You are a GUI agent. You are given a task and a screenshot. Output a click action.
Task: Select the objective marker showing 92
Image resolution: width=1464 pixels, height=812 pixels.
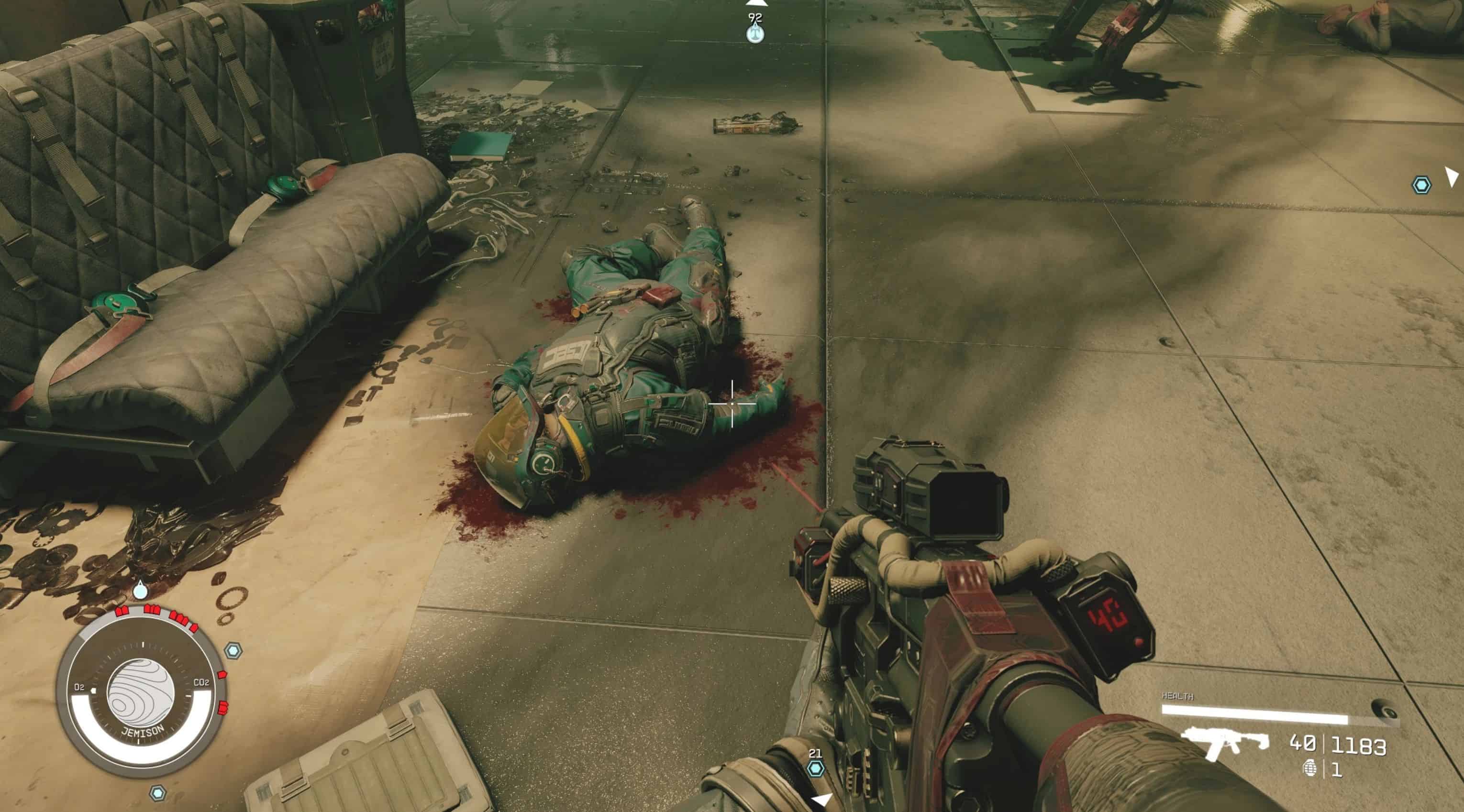click(x=755, y=34)
